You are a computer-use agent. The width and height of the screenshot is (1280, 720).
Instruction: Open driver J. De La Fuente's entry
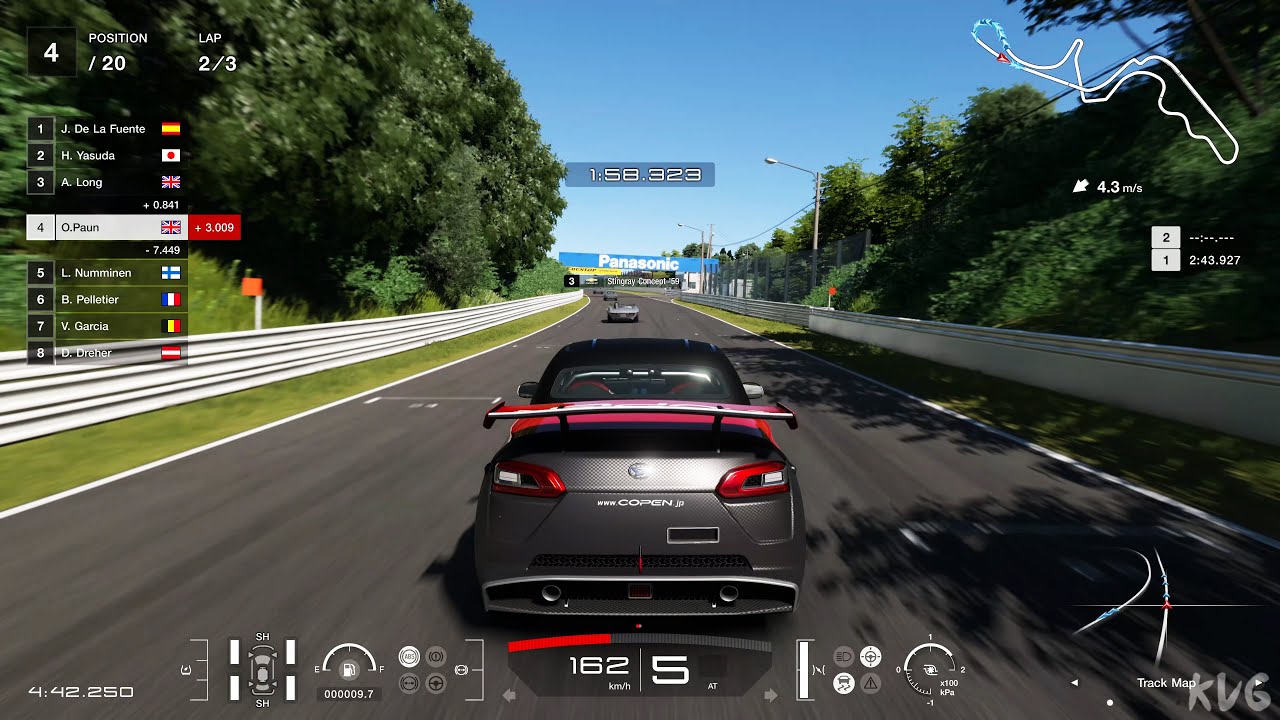point(100,128)
